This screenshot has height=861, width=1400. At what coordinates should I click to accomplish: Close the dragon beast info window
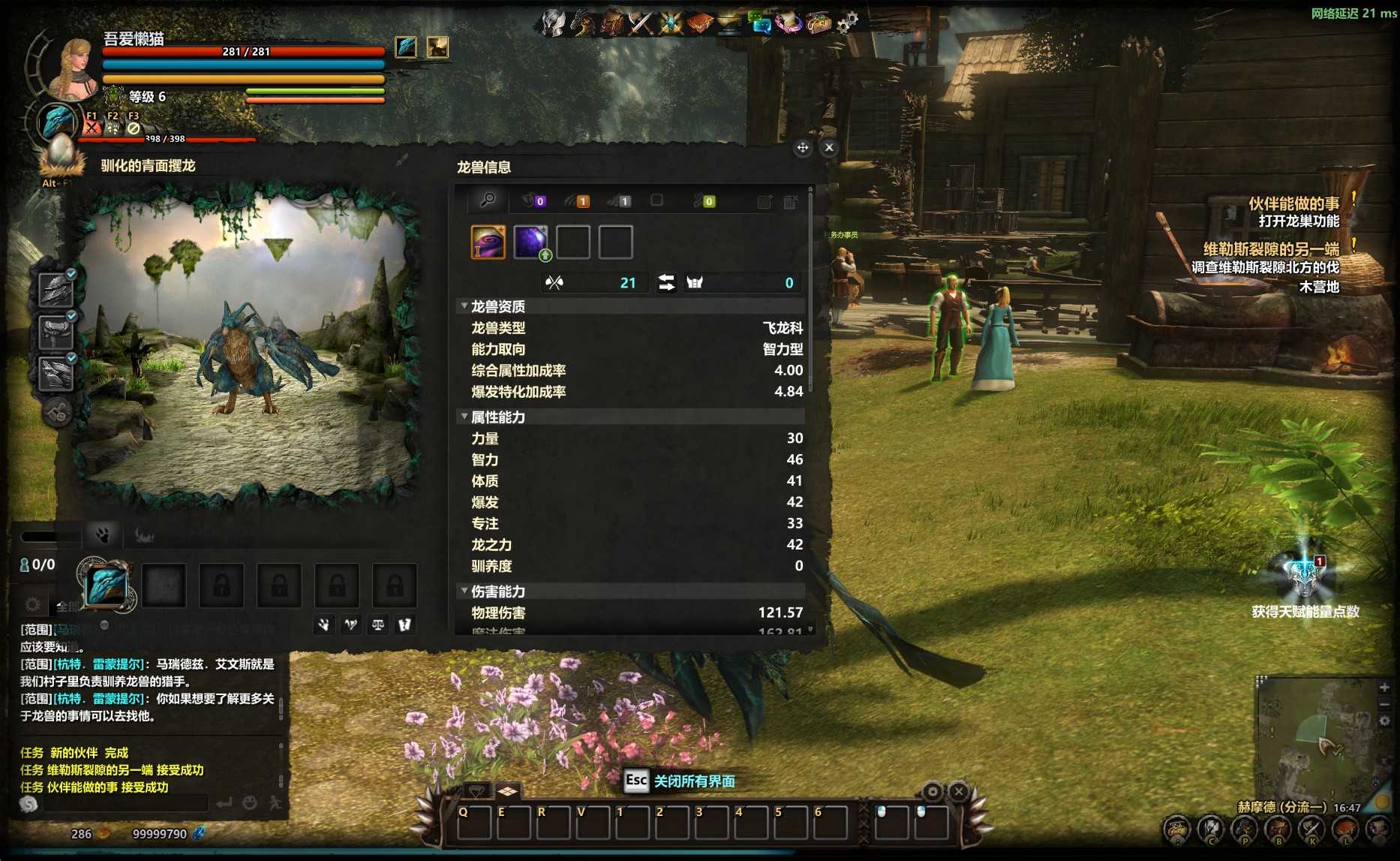click(829, 148)
